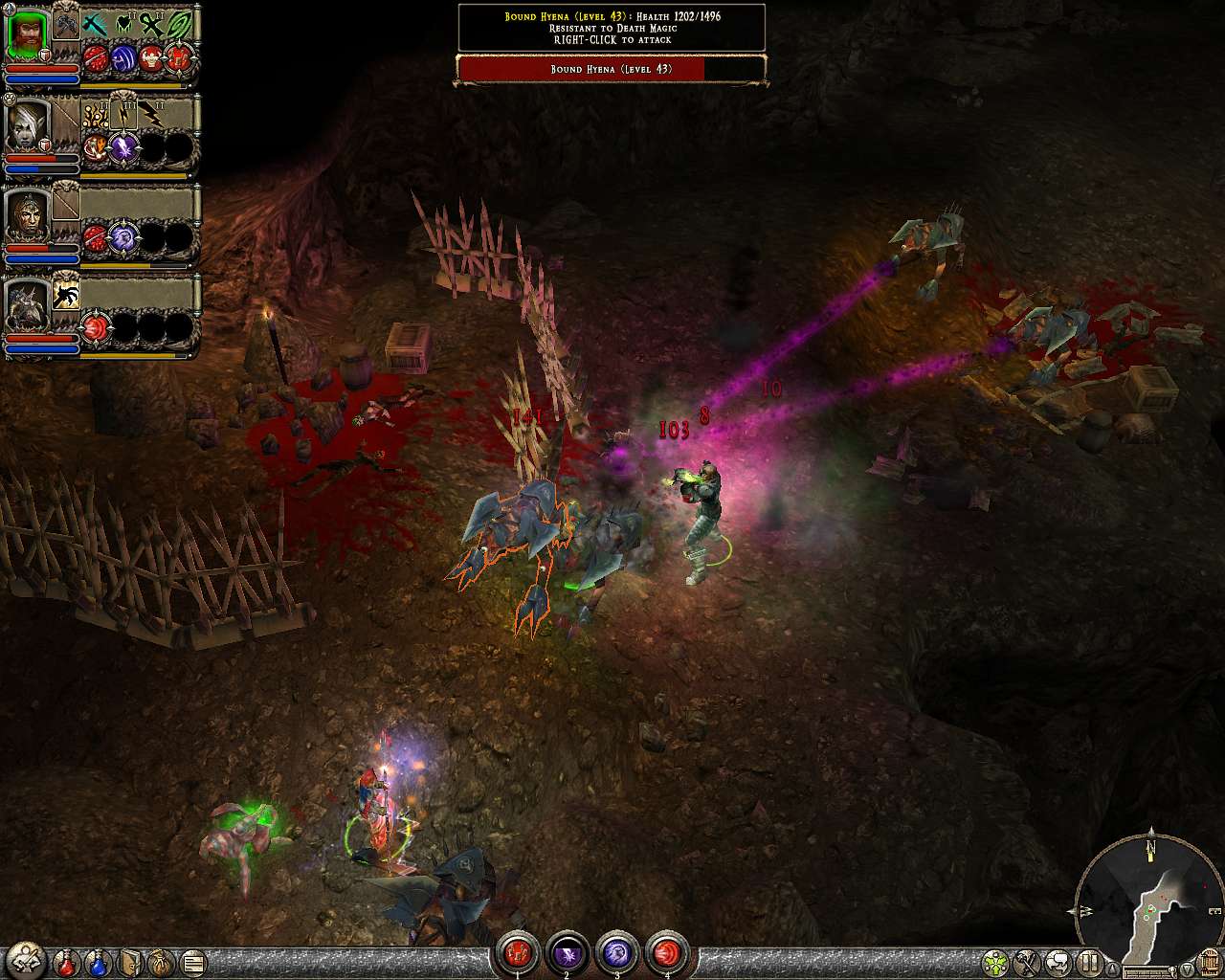Open the journal book
Image resolution: width=1225 pixels, height=980 pixels.
pyautogui.click(x=131, y=961)
